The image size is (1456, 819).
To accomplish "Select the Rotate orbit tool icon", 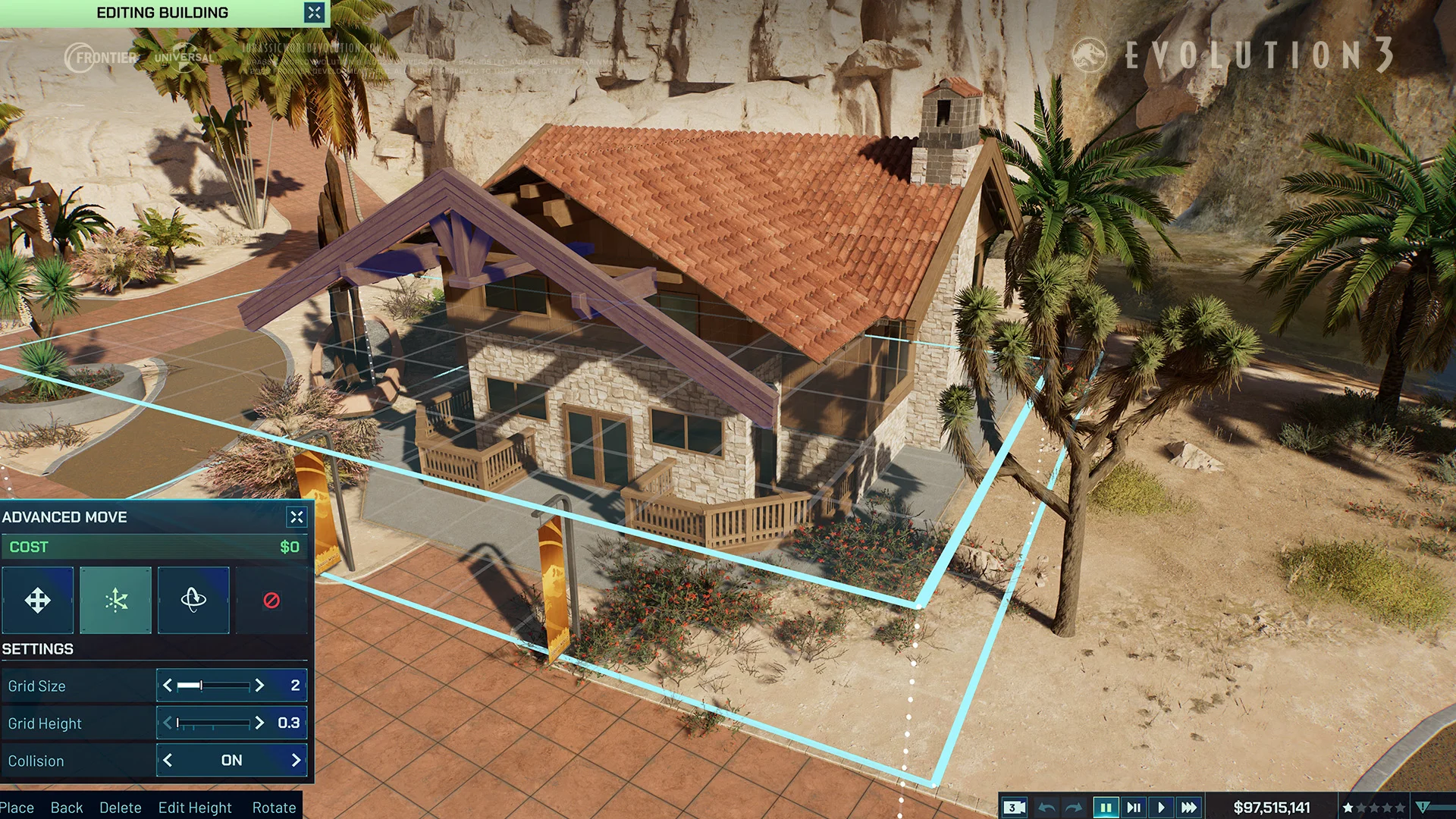I will click(x=193, y=601).
